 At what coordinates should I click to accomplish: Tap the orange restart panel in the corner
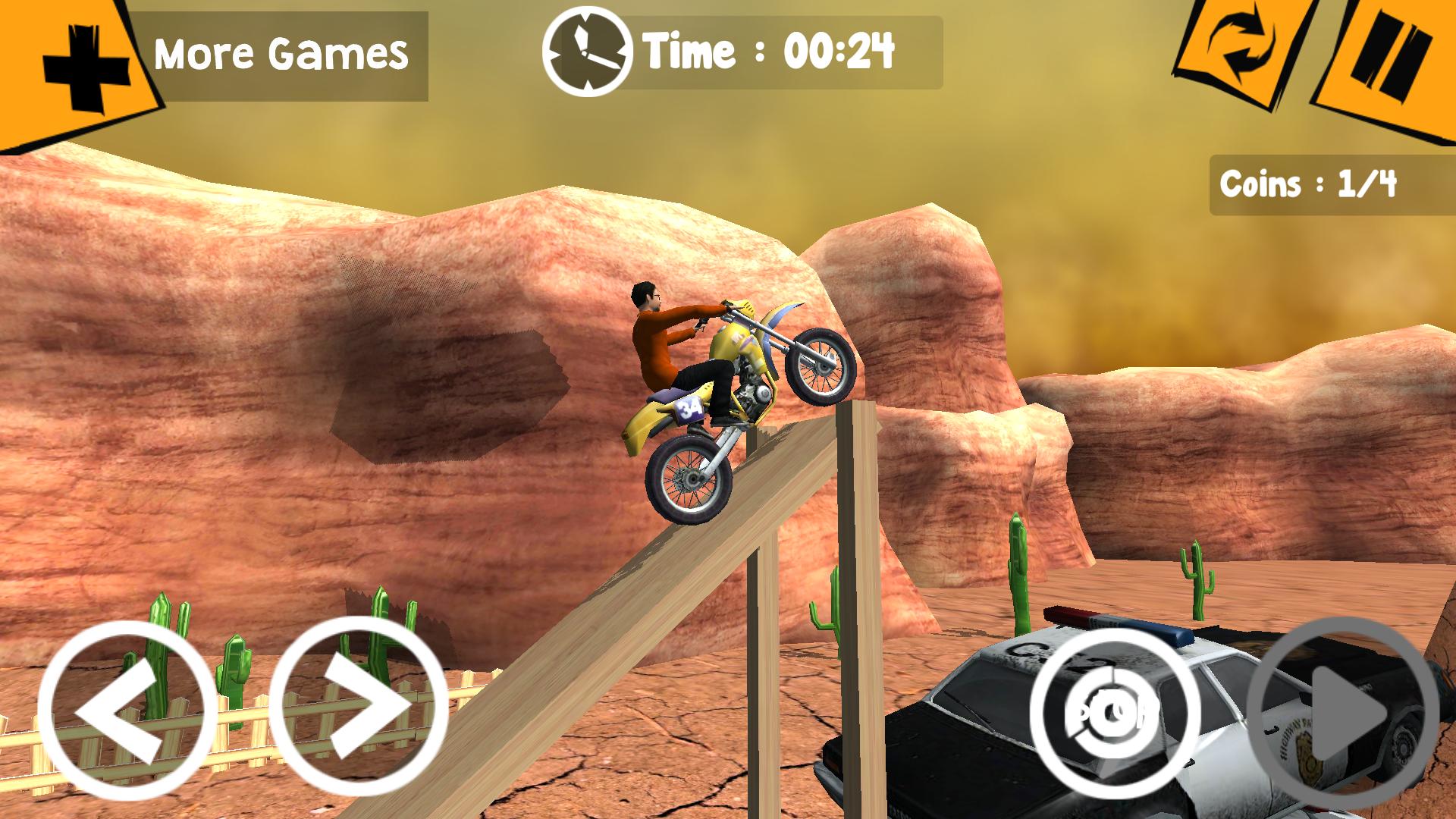1243,53
